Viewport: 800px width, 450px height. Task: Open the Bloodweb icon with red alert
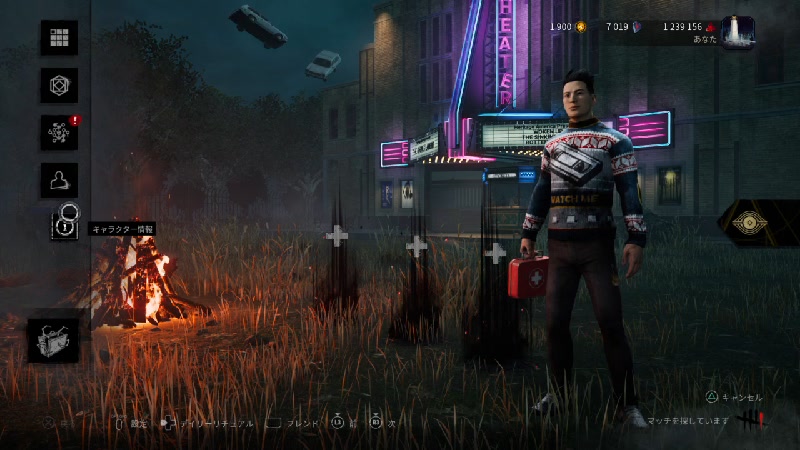[x=59, y=132]
